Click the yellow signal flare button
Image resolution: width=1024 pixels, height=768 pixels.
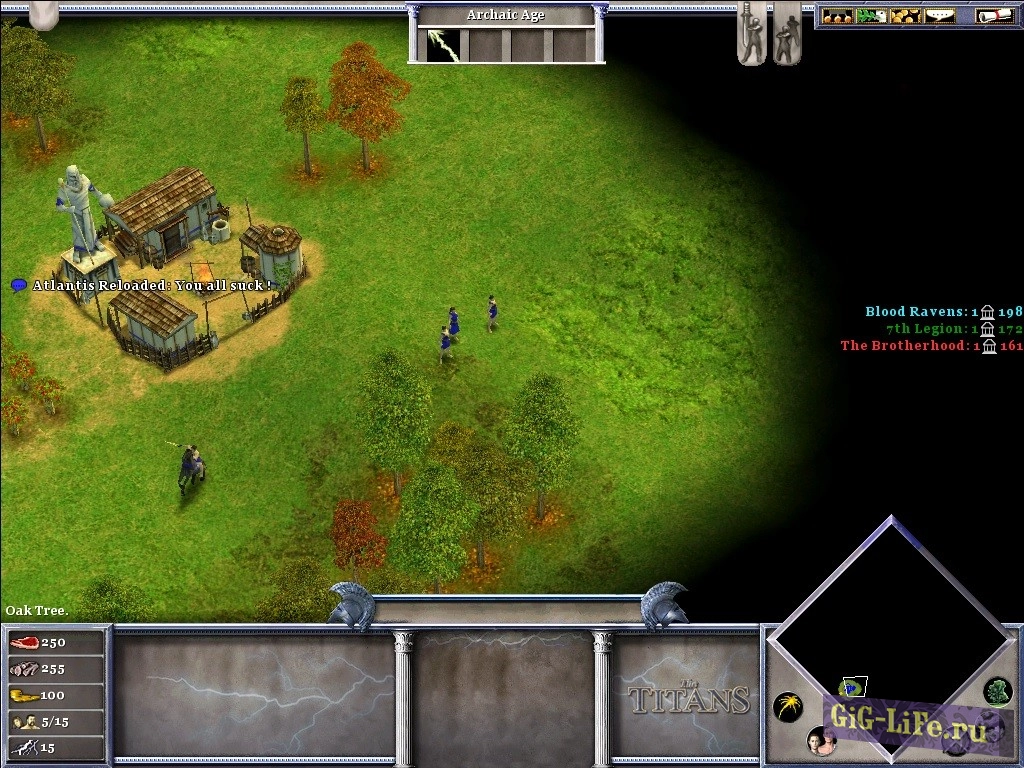788,707
